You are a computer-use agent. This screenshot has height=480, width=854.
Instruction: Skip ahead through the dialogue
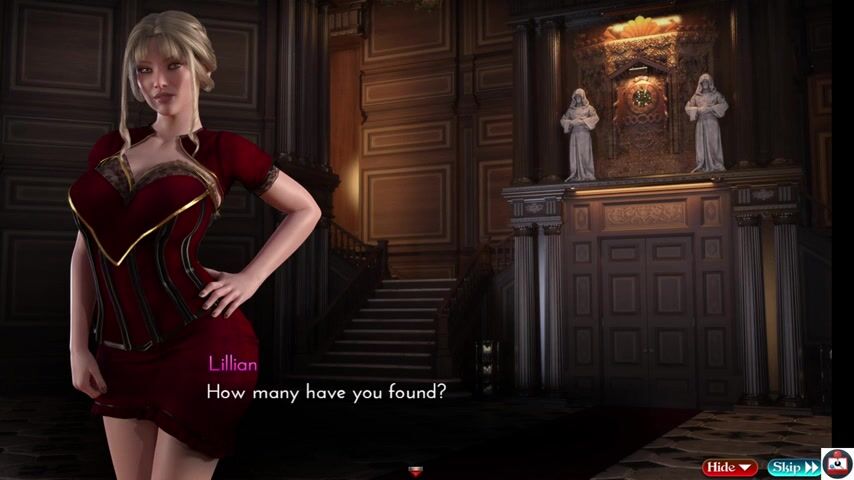pos(793,467)
